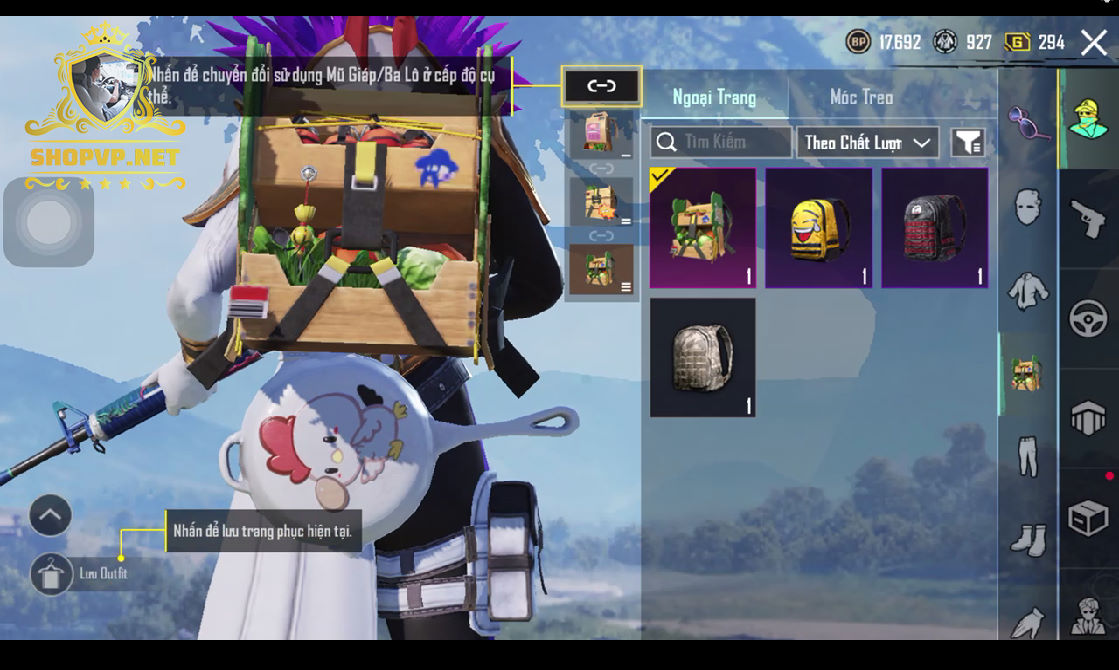
Task: Select the face mask category
Action: 1028,208
